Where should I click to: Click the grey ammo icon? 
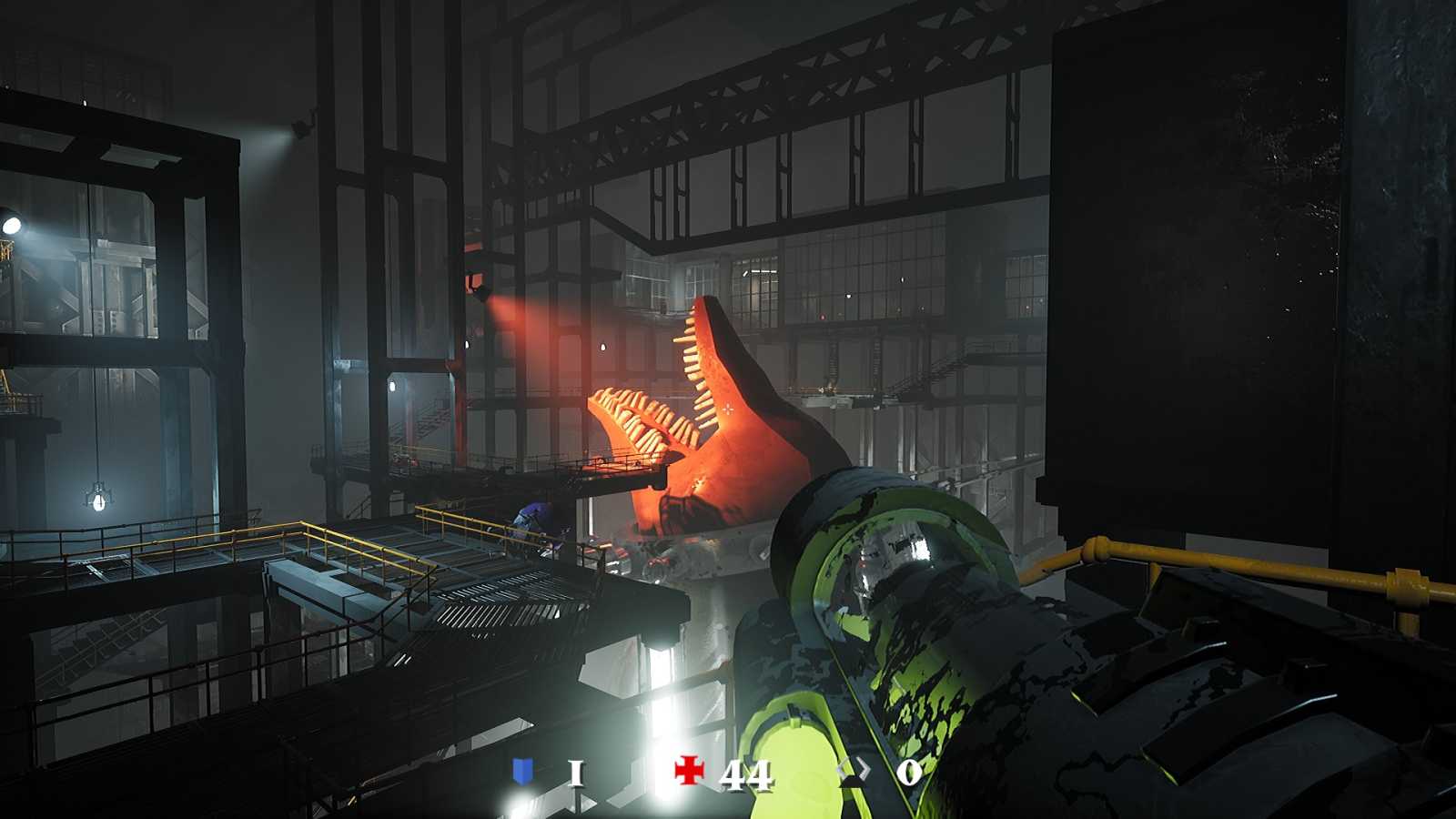[854, 773]
